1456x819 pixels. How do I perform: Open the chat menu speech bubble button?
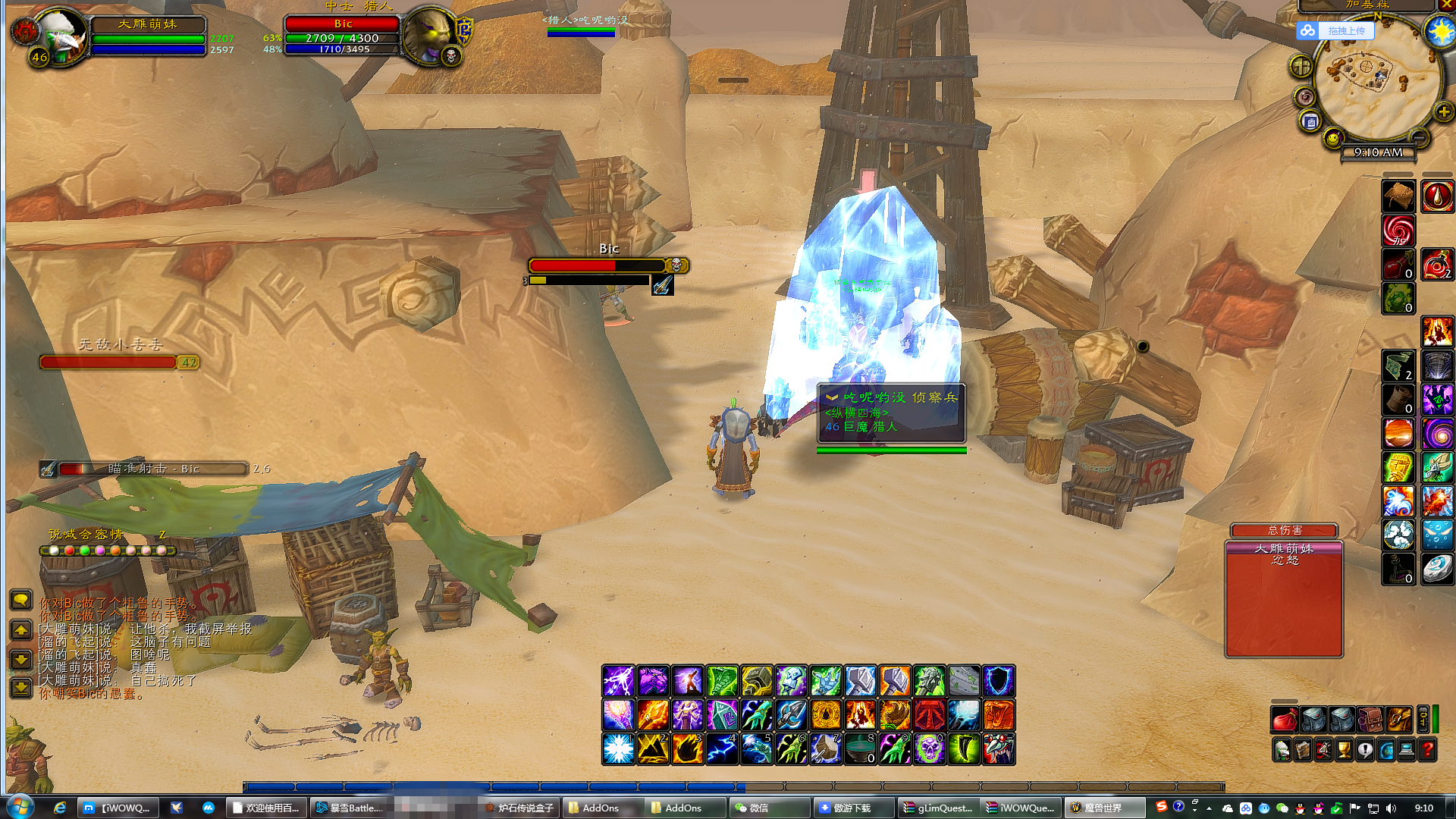click(x=21, y=600)
